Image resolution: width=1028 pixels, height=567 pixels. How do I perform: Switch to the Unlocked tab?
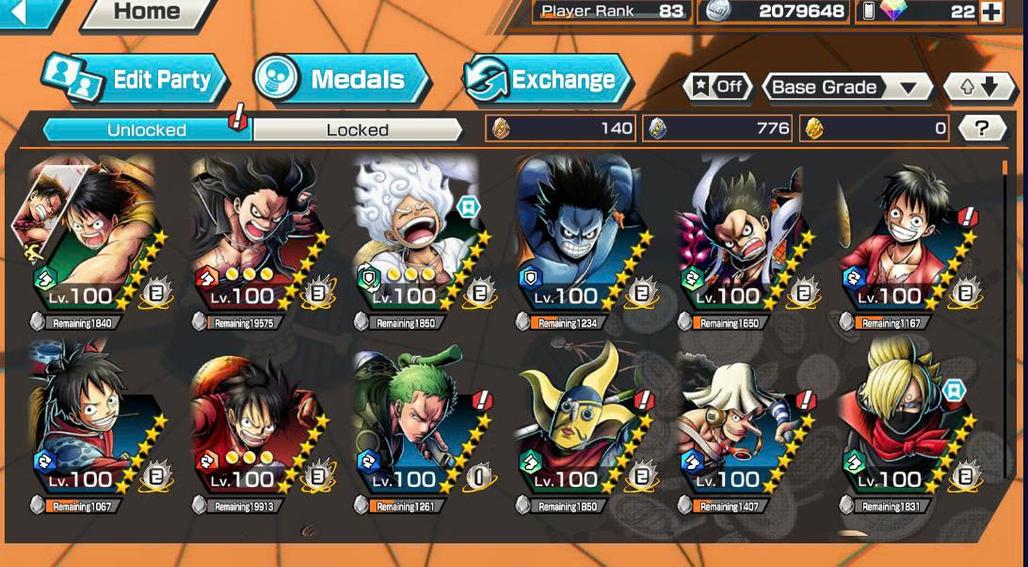146,130
